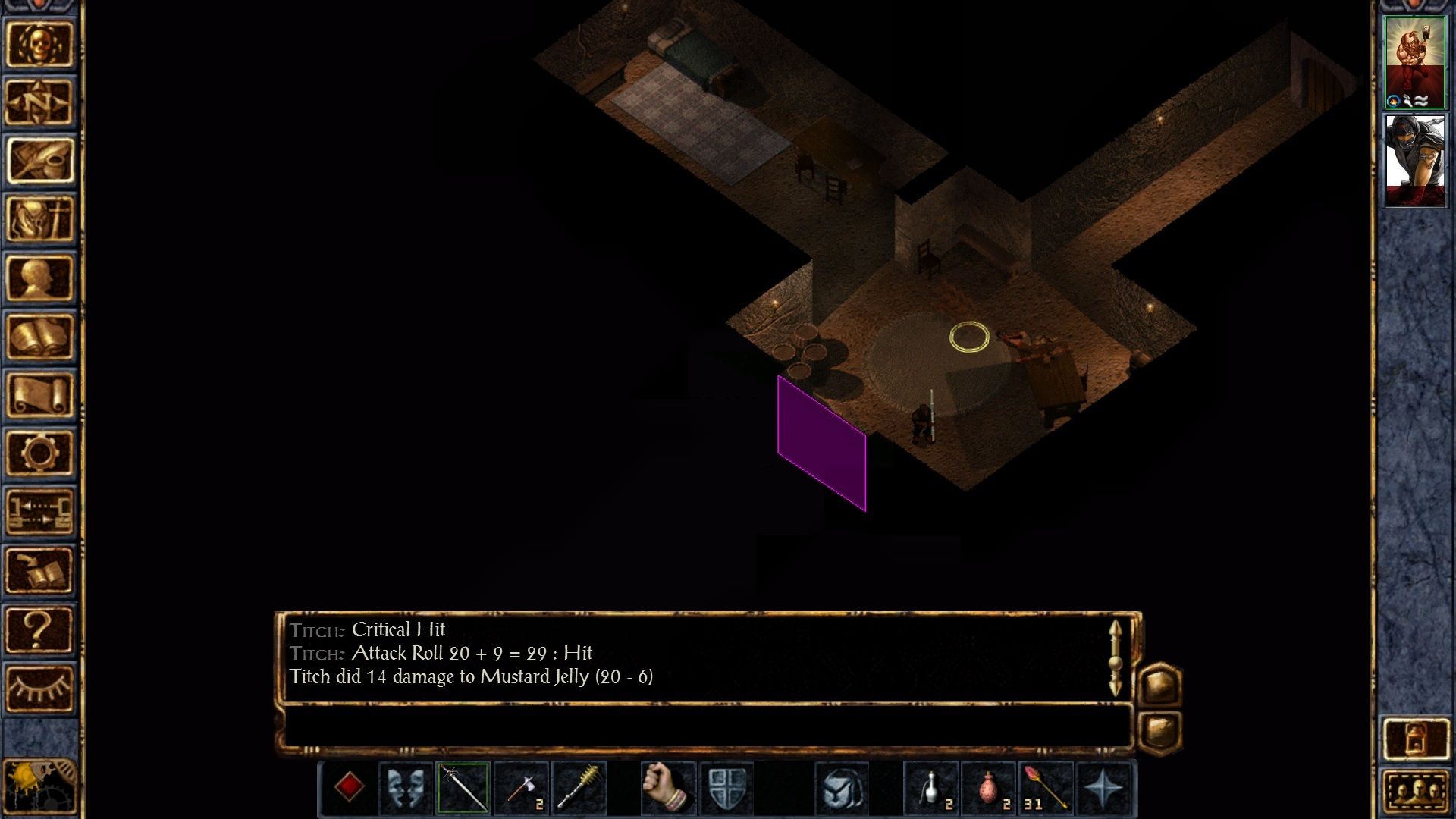Equip the long sword quick weapon slot

pos(463,788)
